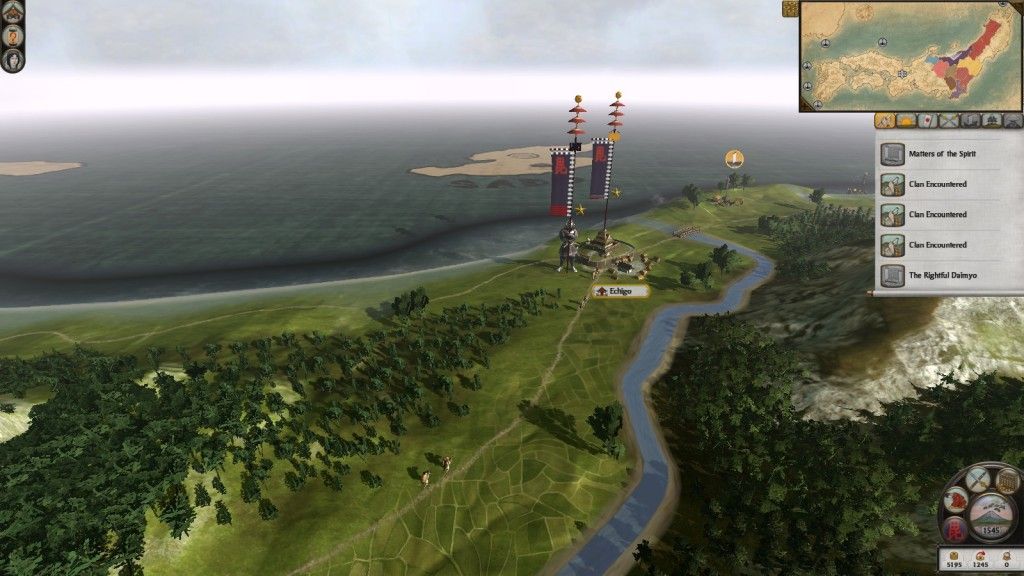Switch to the crossed swords event tab
Image resolution: width=1024 pixels, height=576 pixels.
(x=948, y=121)
